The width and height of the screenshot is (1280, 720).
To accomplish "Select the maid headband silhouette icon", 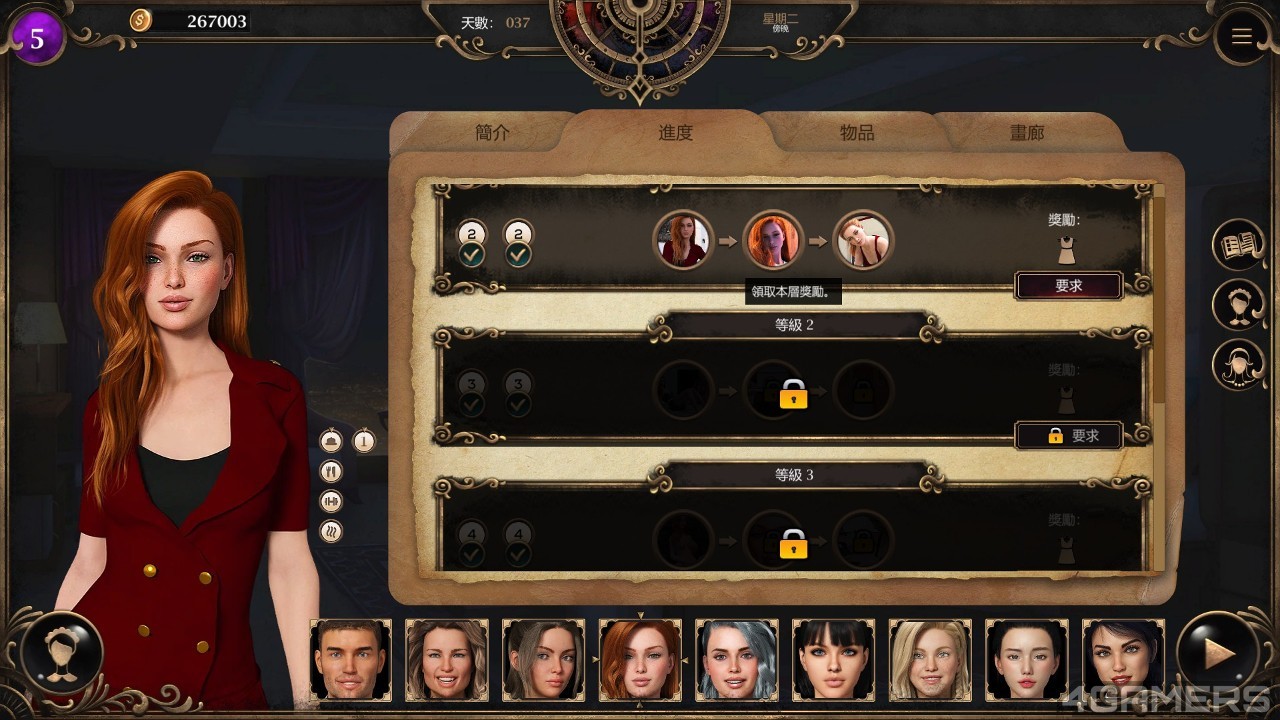I will pyautogui.click(x=1239, y=305).
